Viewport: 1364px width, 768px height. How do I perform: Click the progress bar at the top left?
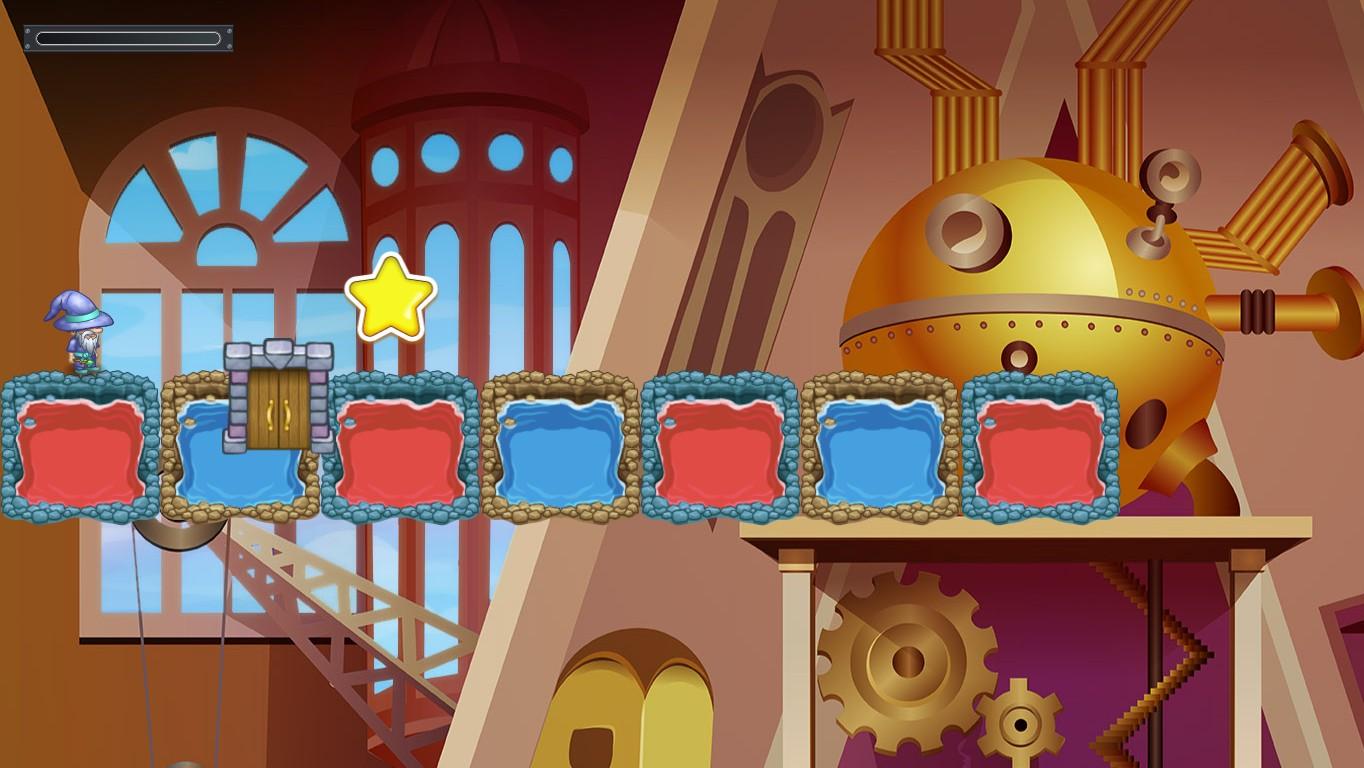(x=128, y=37)
